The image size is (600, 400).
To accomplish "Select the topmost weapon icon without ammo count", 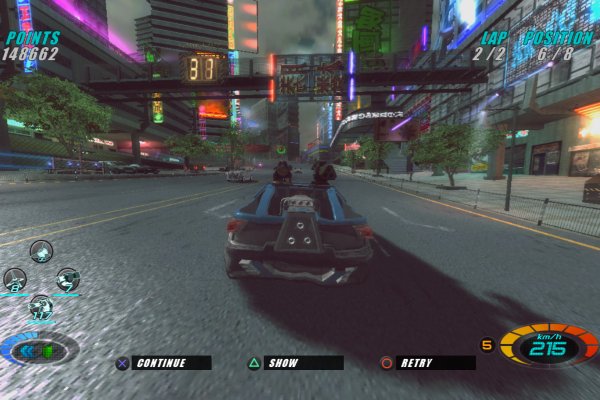I will point(41,252).
